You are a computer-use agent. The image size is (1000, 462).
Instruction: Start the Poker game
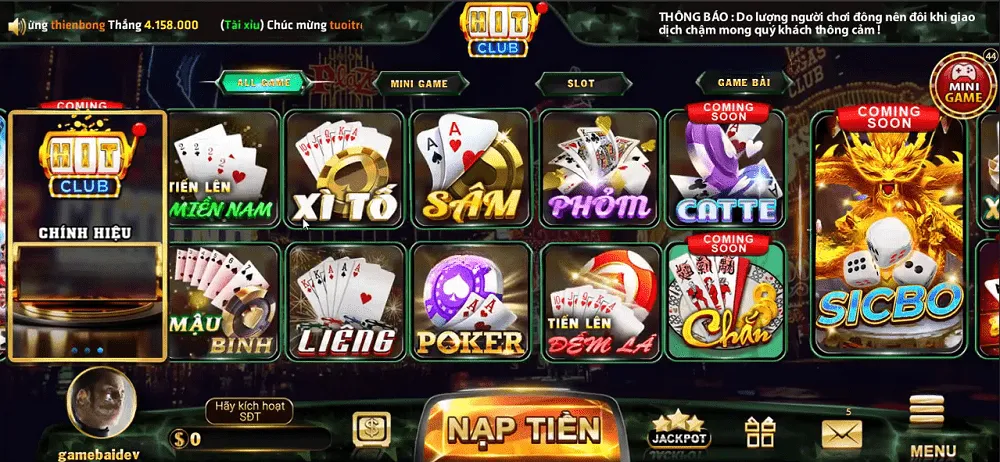(x=471, y=302)
